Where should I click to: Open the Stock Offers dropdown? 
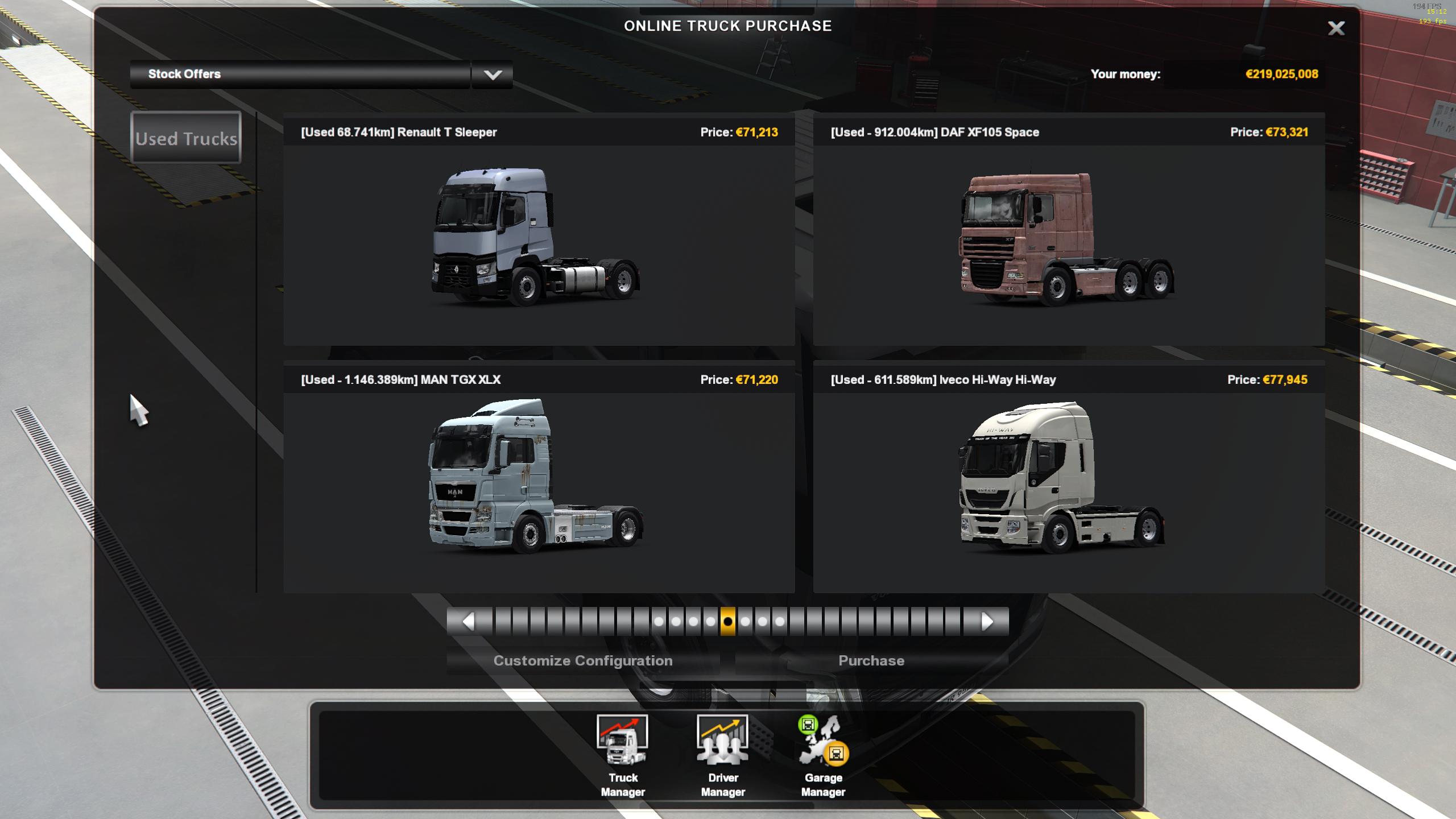492,75
